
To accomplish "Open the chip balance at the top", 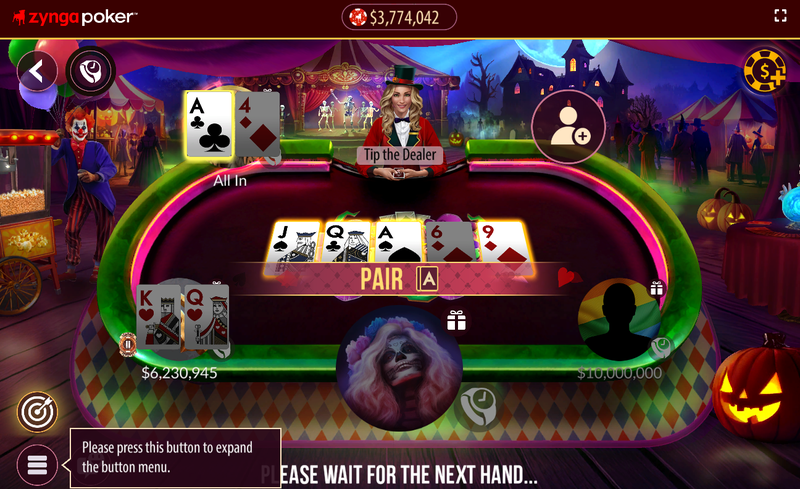I will [x=399, y=17].
